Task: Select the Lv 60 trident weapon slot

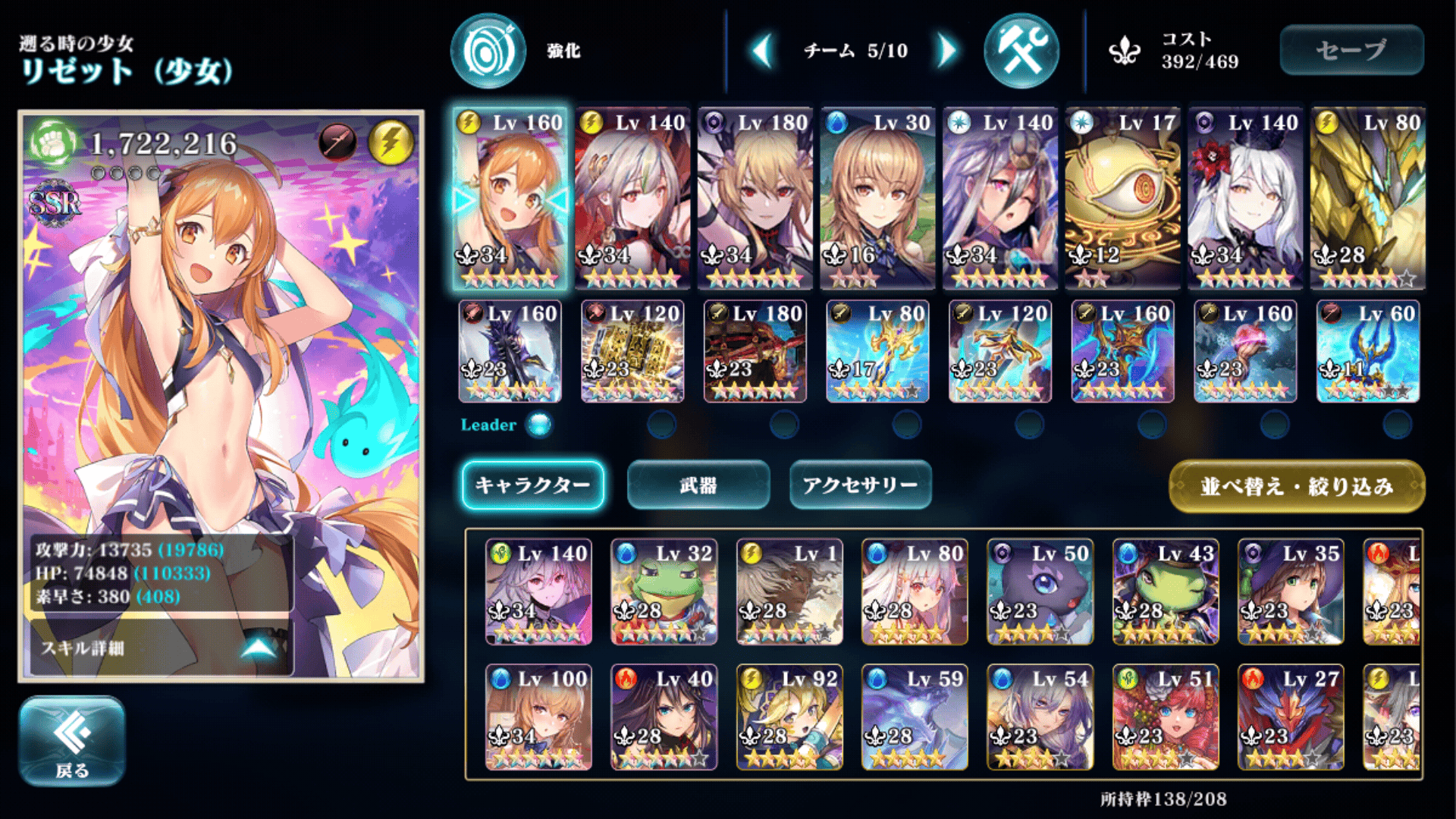Action: [1367, 351]
